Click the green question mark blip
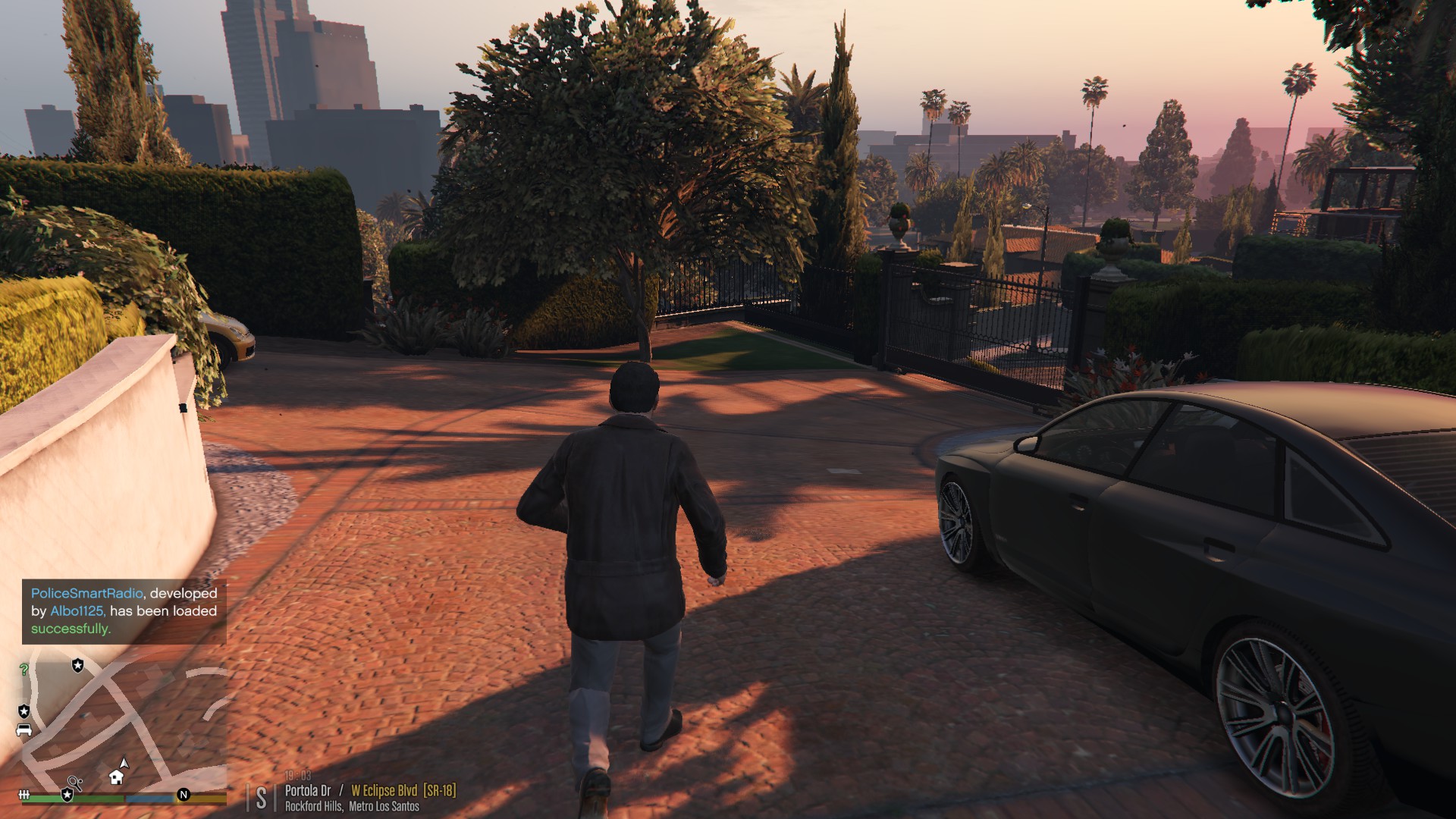1456x819 pixels. click(x=24, y=670)
